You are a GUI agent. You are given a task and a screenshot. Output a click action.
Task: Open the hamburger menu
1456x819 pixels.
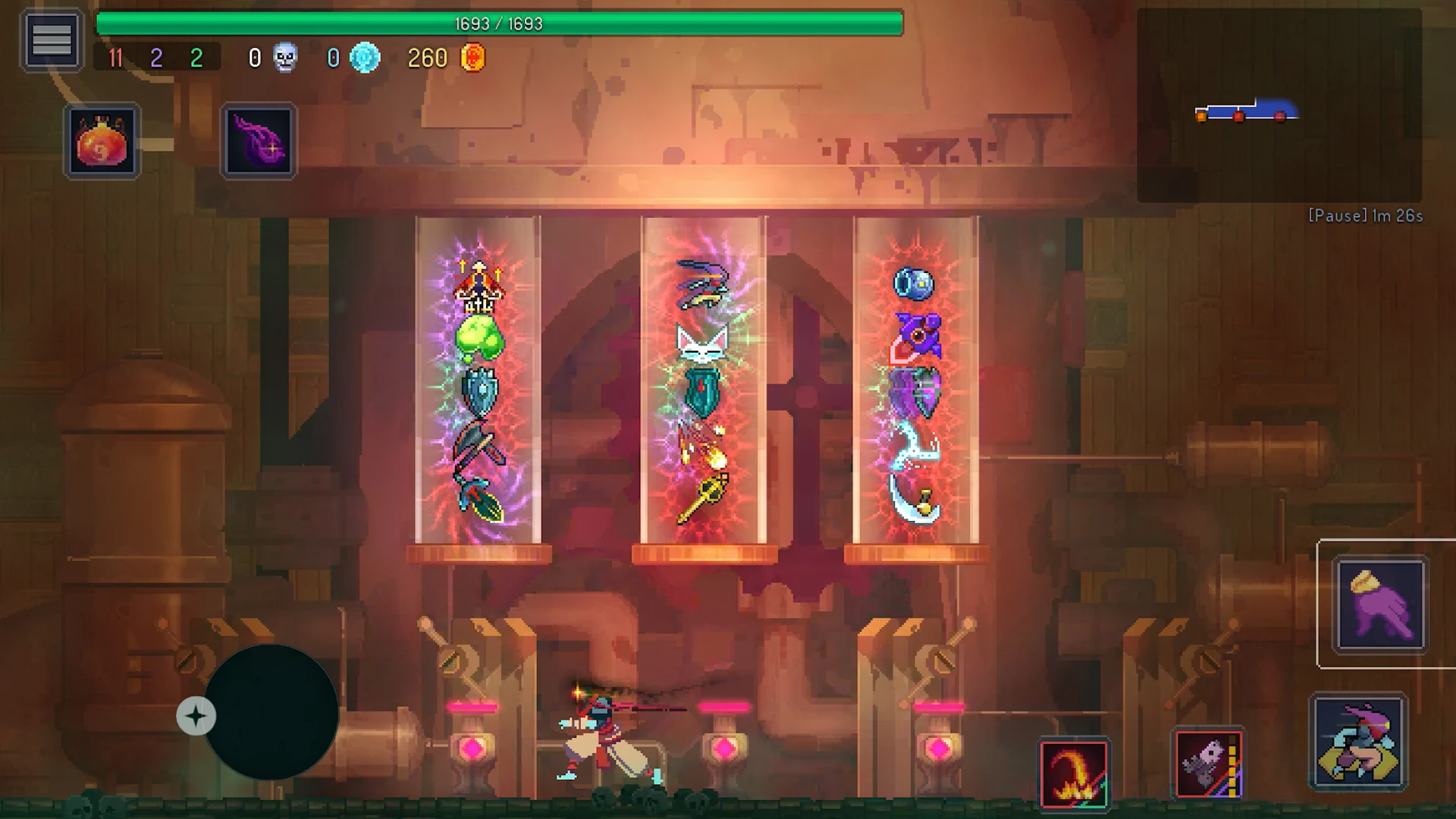tap(51, 39)
